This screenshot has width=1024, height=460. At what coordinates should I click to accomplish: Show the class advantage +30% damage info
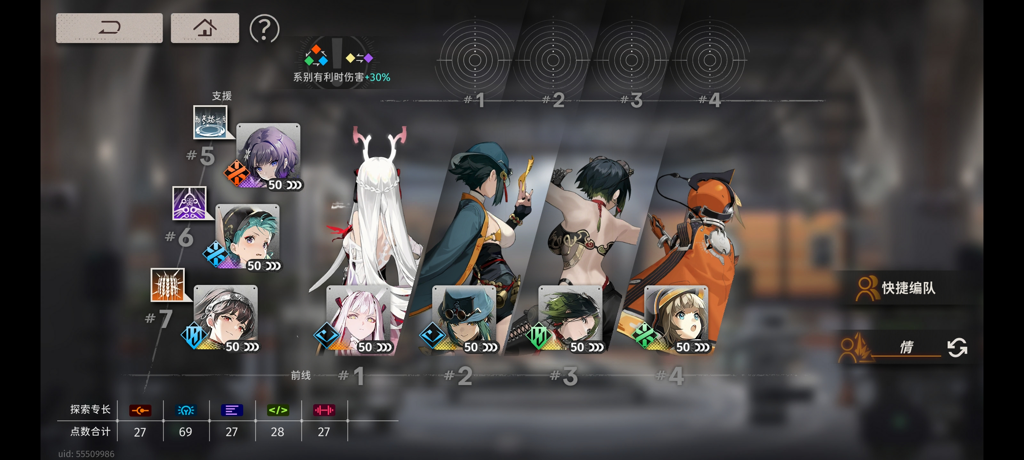(341, 62)
